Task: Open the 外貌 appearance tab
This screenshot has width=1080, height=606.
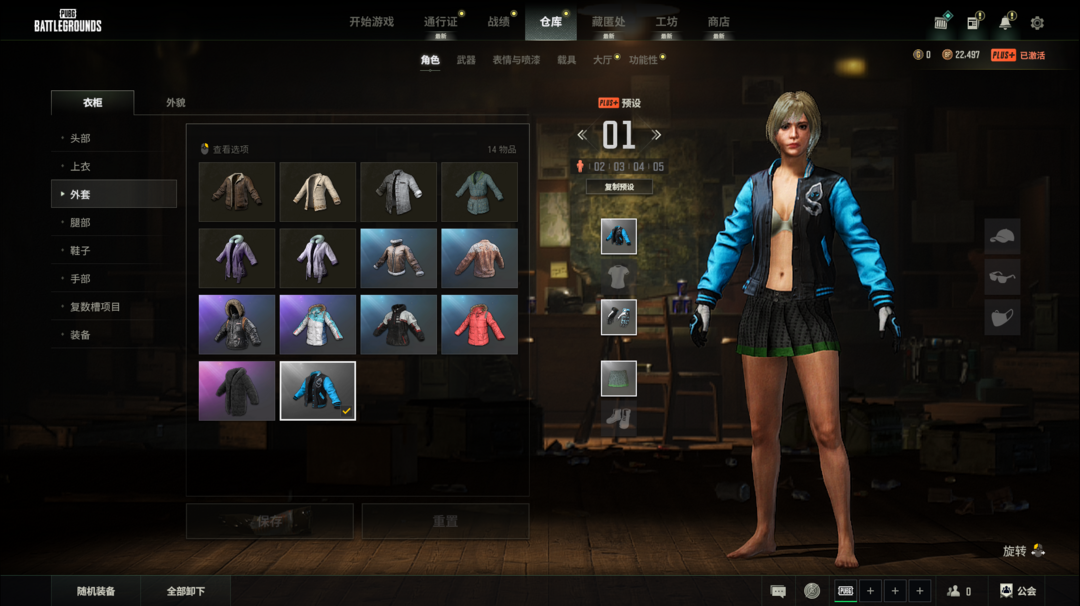Action: click(176, 103)
